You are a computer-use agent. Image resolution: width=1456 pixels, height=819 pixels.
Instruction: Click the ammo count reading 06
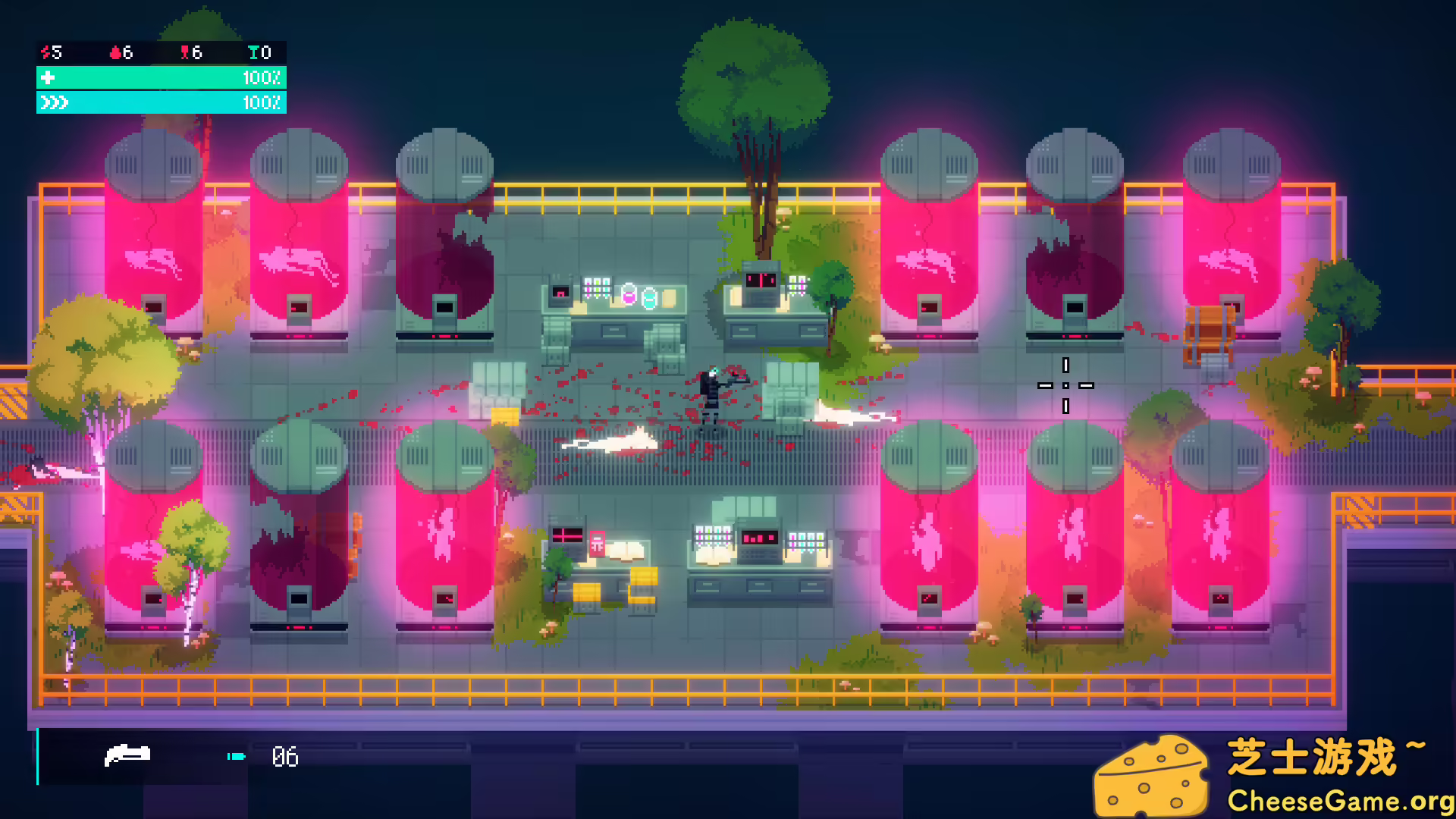point(284,756)
